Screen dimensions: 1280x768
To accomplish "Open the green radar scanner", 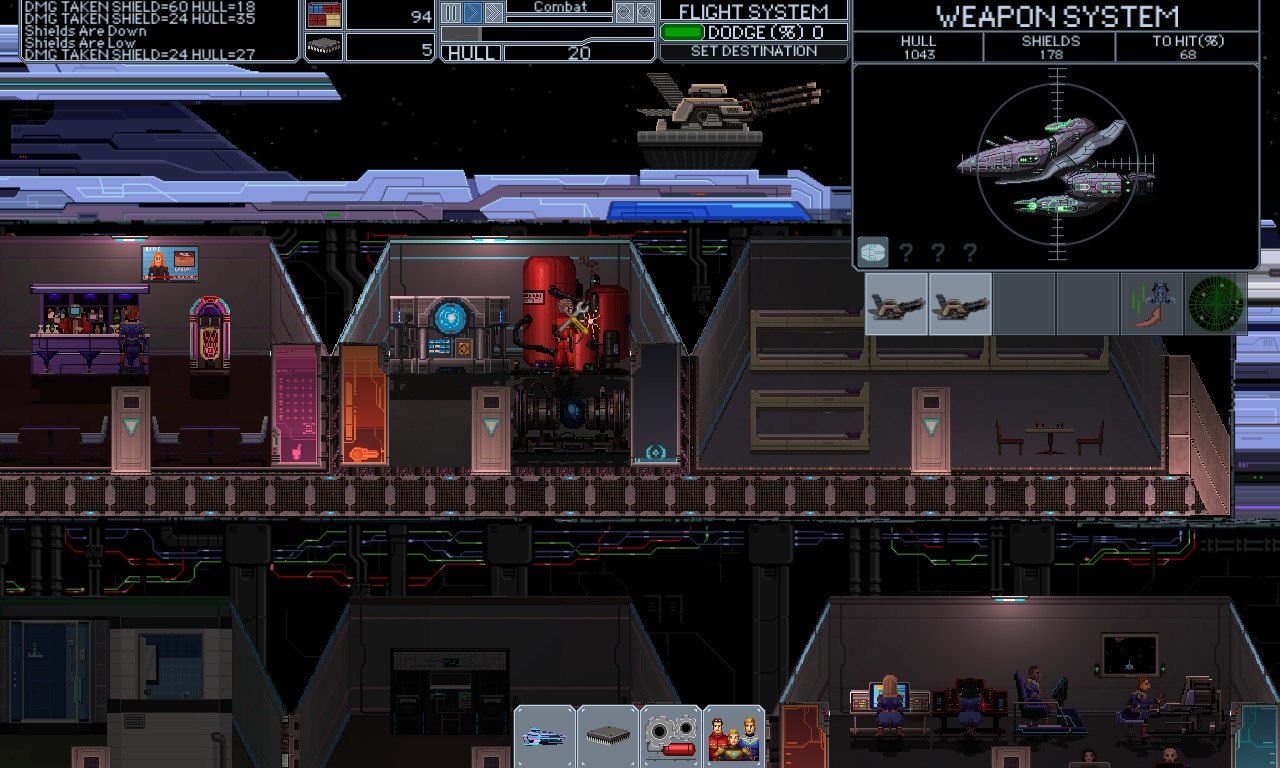I will [1216, 304].
